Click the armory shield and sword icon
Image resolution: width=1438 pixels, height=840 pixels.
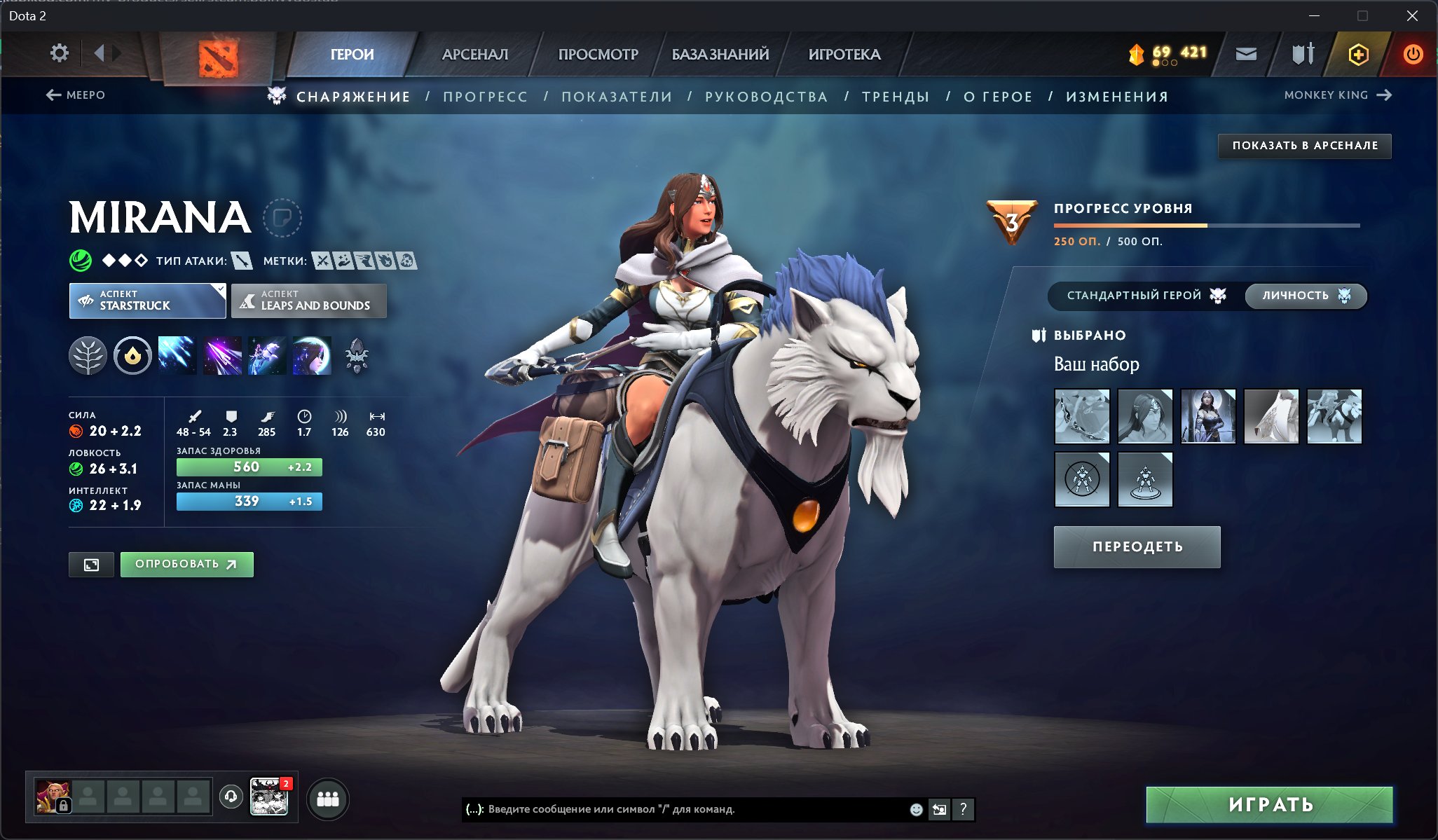coord(1302,53)
